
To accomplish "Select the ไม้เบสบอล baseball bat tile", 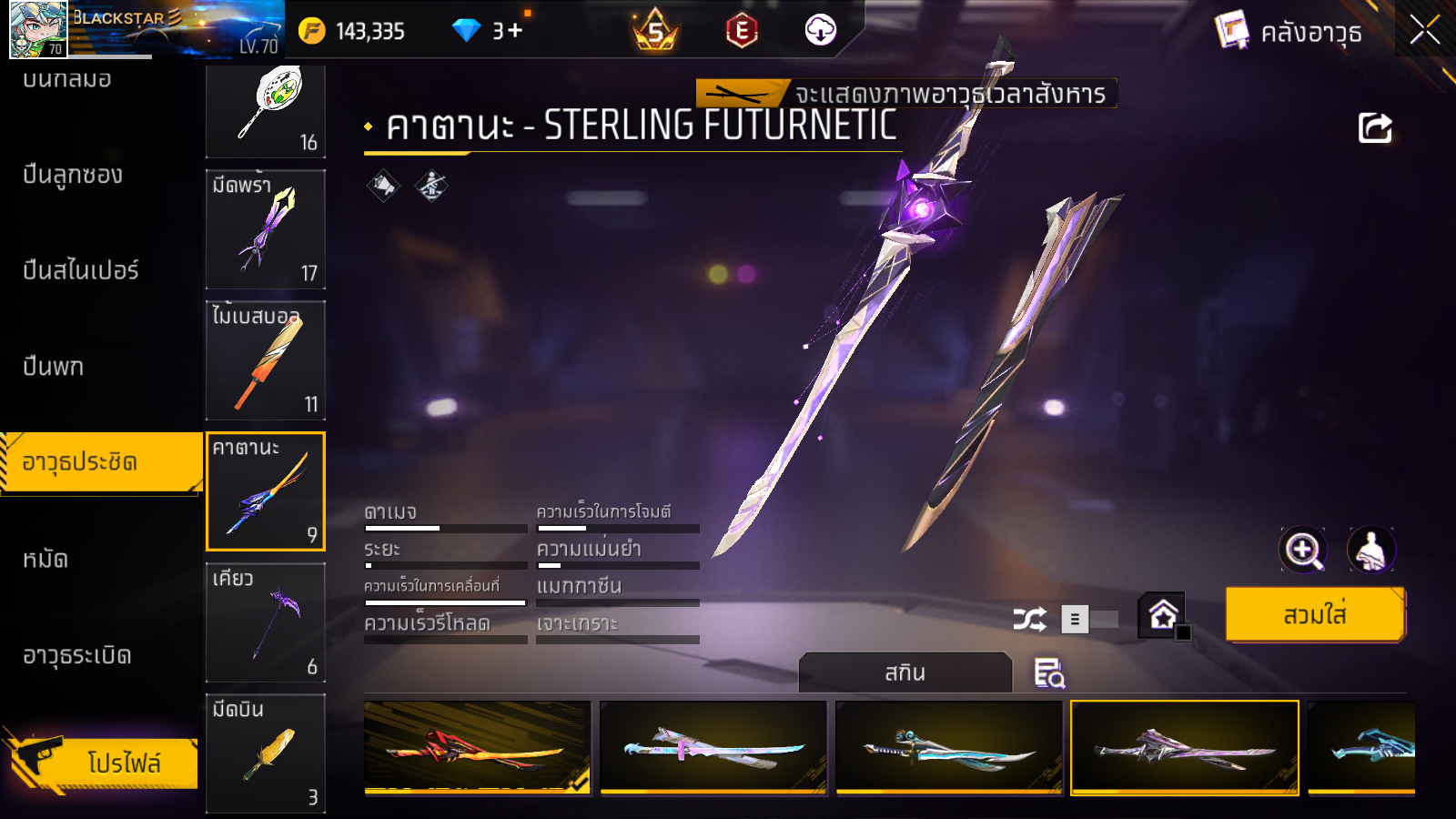I will pyautogui.click(x=266, y=360).
